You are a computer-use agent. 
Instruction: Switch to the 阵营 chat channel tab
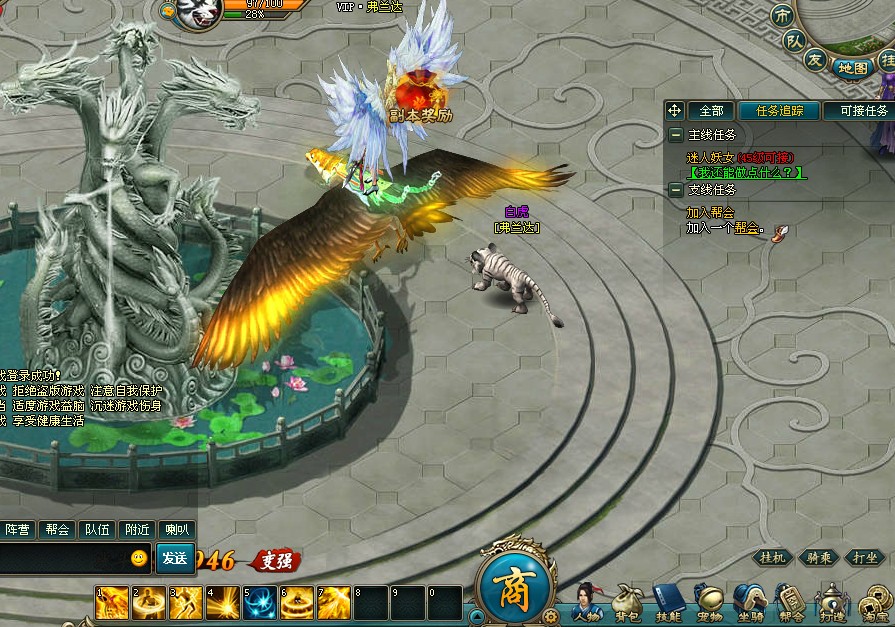point(18,530)
